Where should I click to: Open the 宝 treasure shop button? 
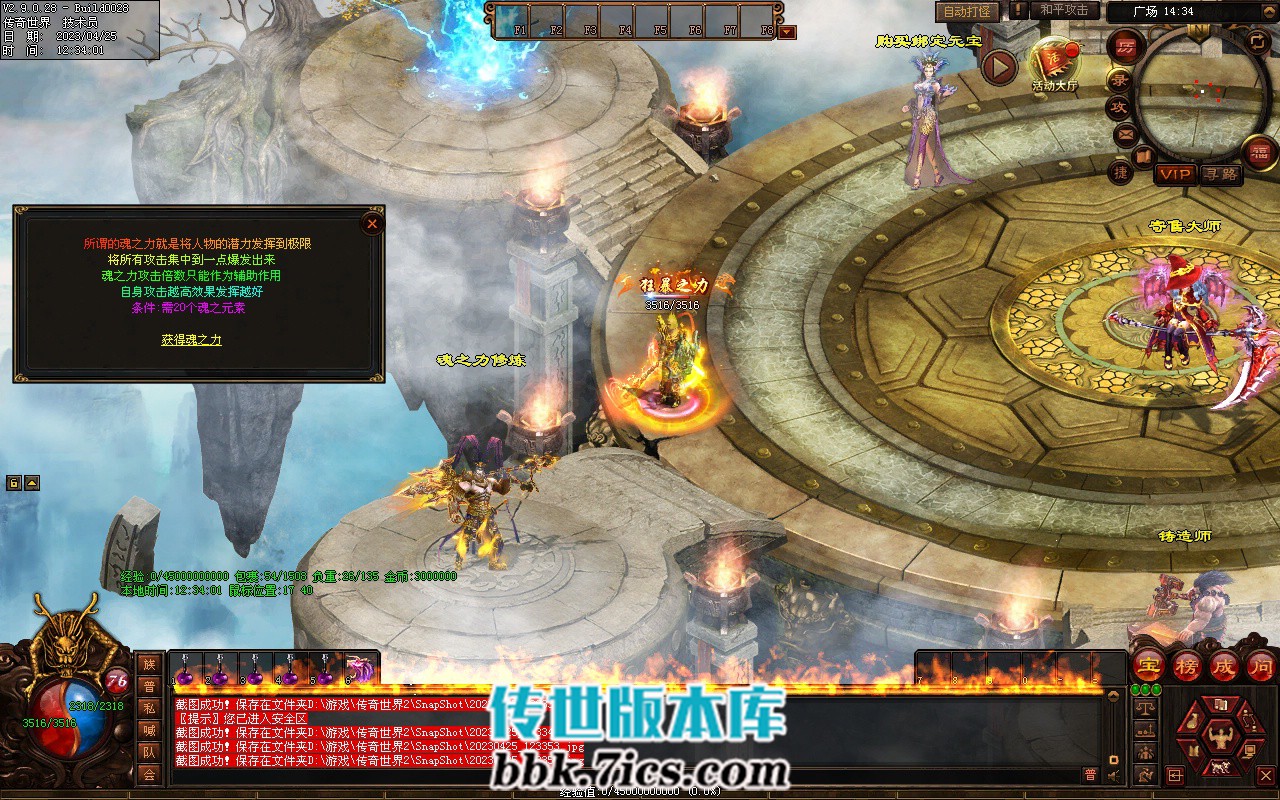(x=1149, y=665)
